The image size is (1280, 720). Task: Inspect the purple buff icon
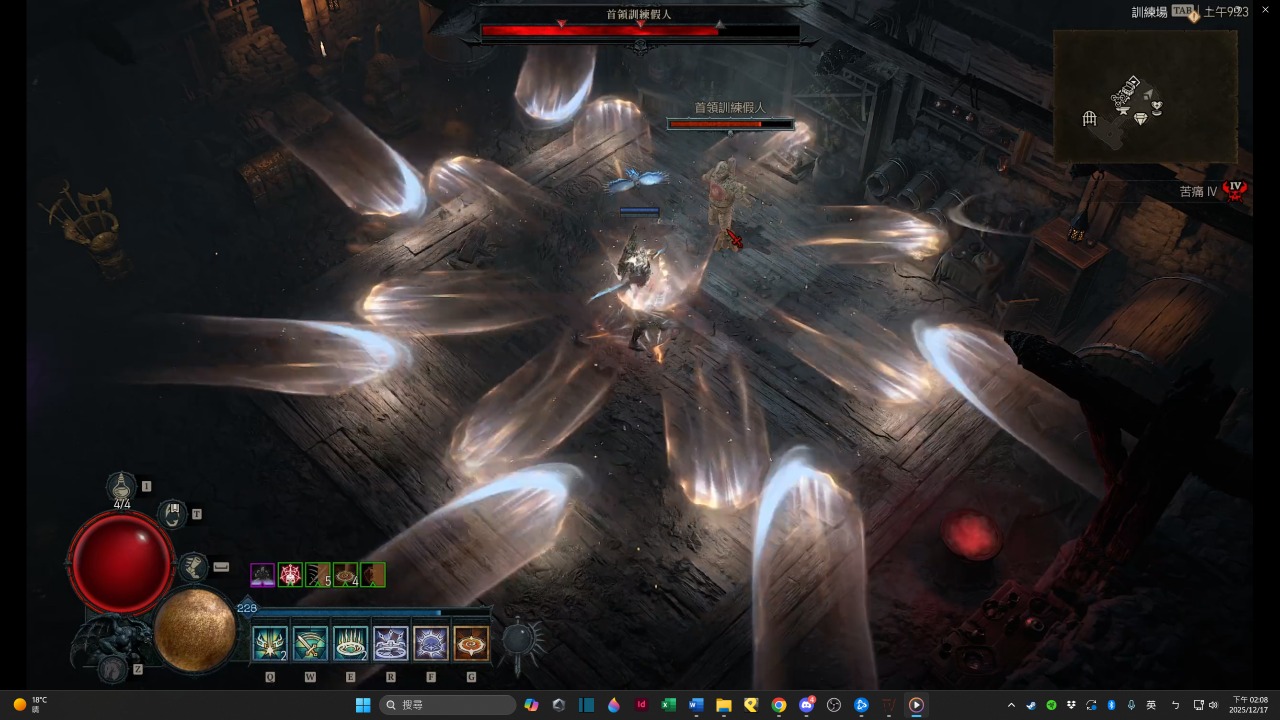(263, 575)
